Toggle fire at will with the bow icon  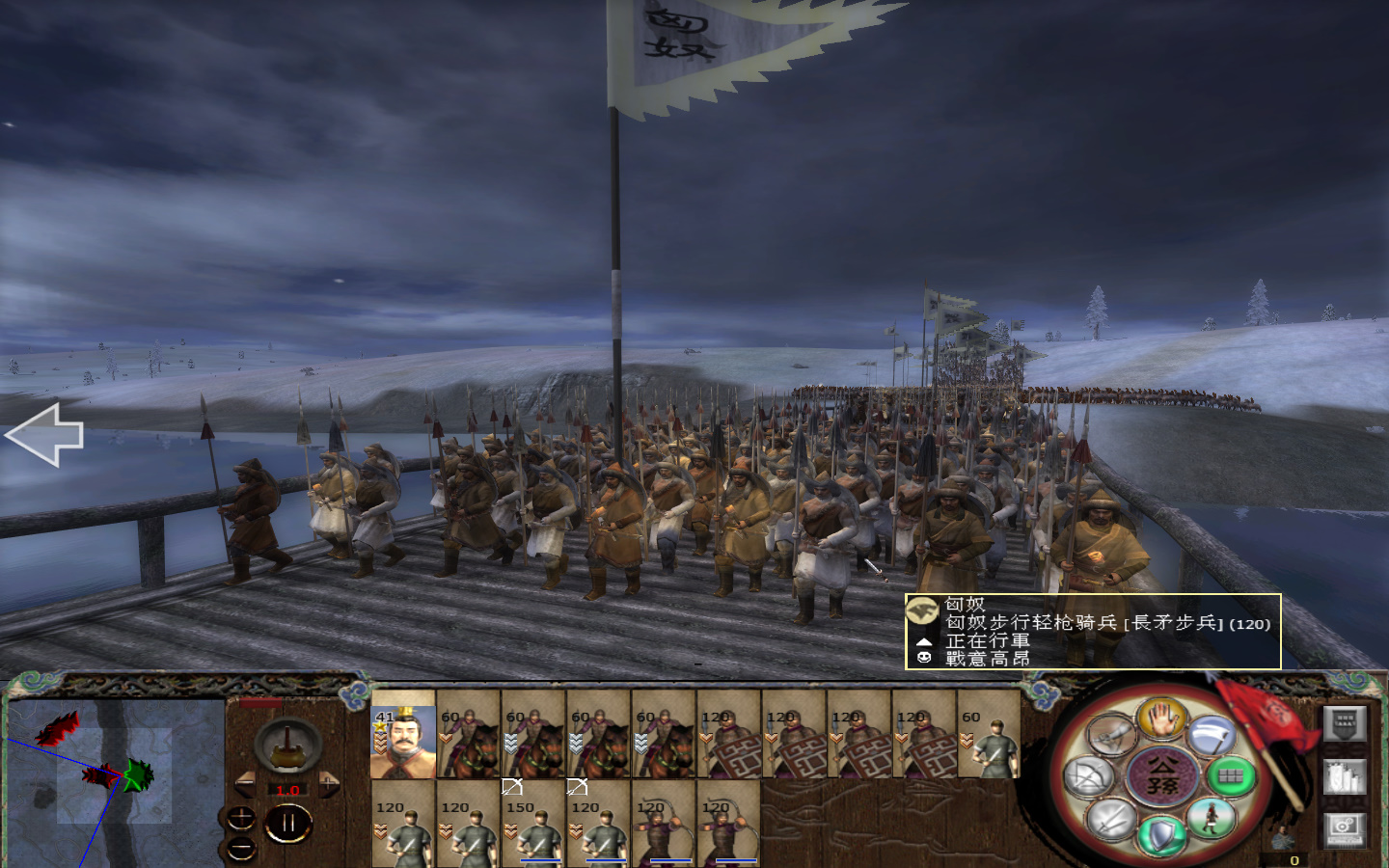coord(1091,773)
